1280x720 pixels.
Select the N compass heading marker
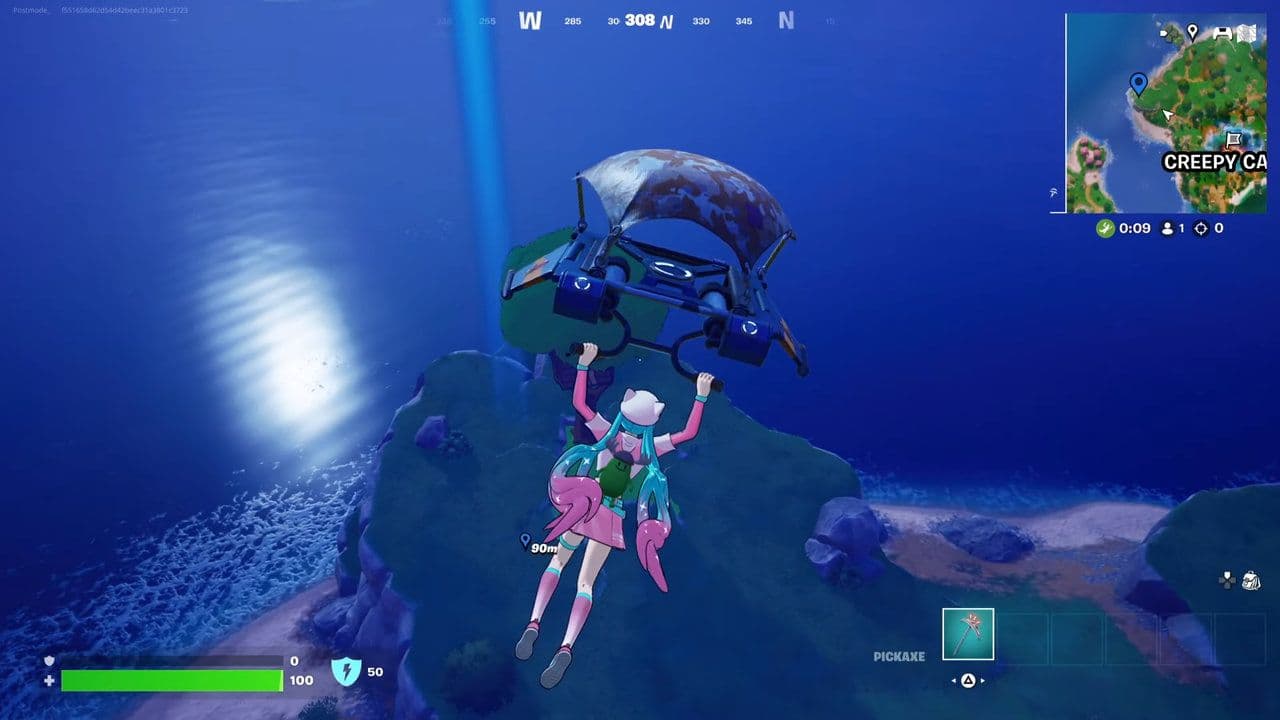(x=786, y=20)
